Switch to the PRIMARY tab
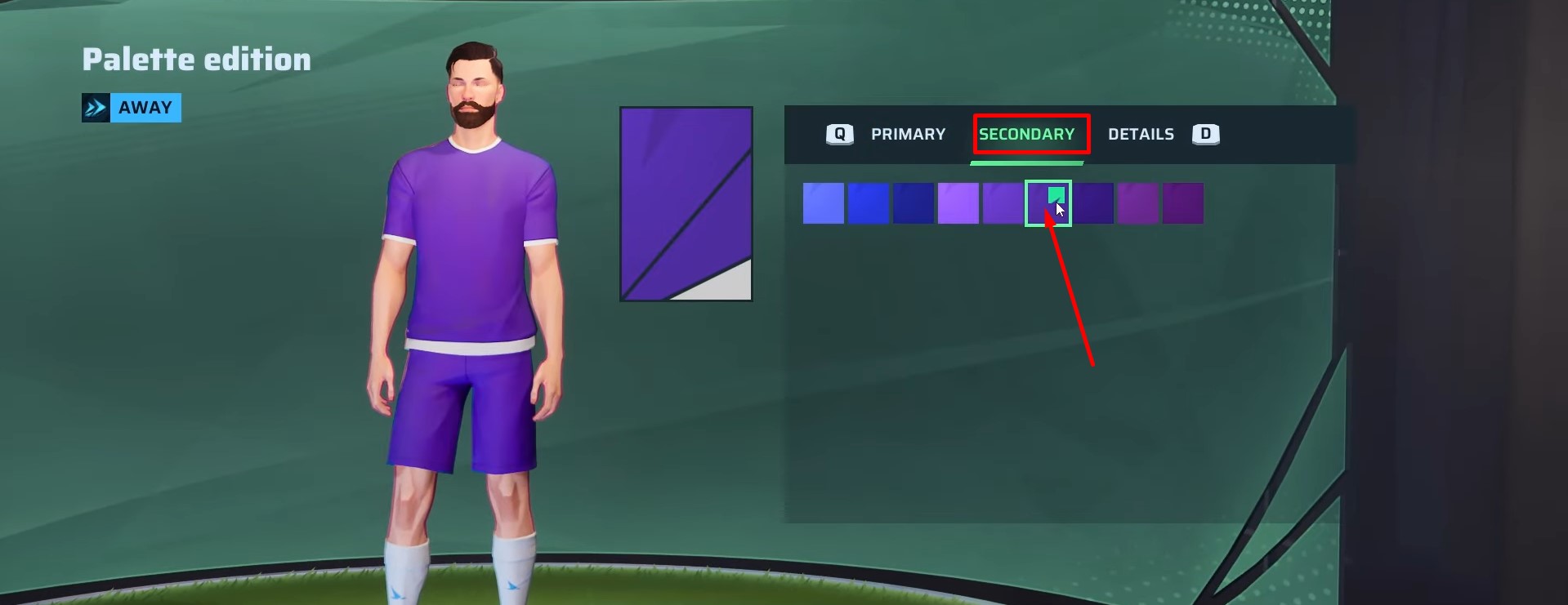 pyautogui.click(x=909, y=135)
